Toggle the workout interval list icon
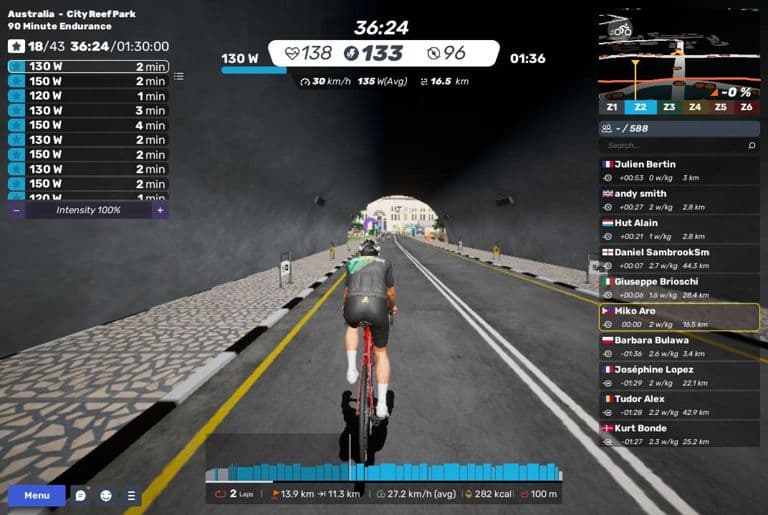 point(179,76)
